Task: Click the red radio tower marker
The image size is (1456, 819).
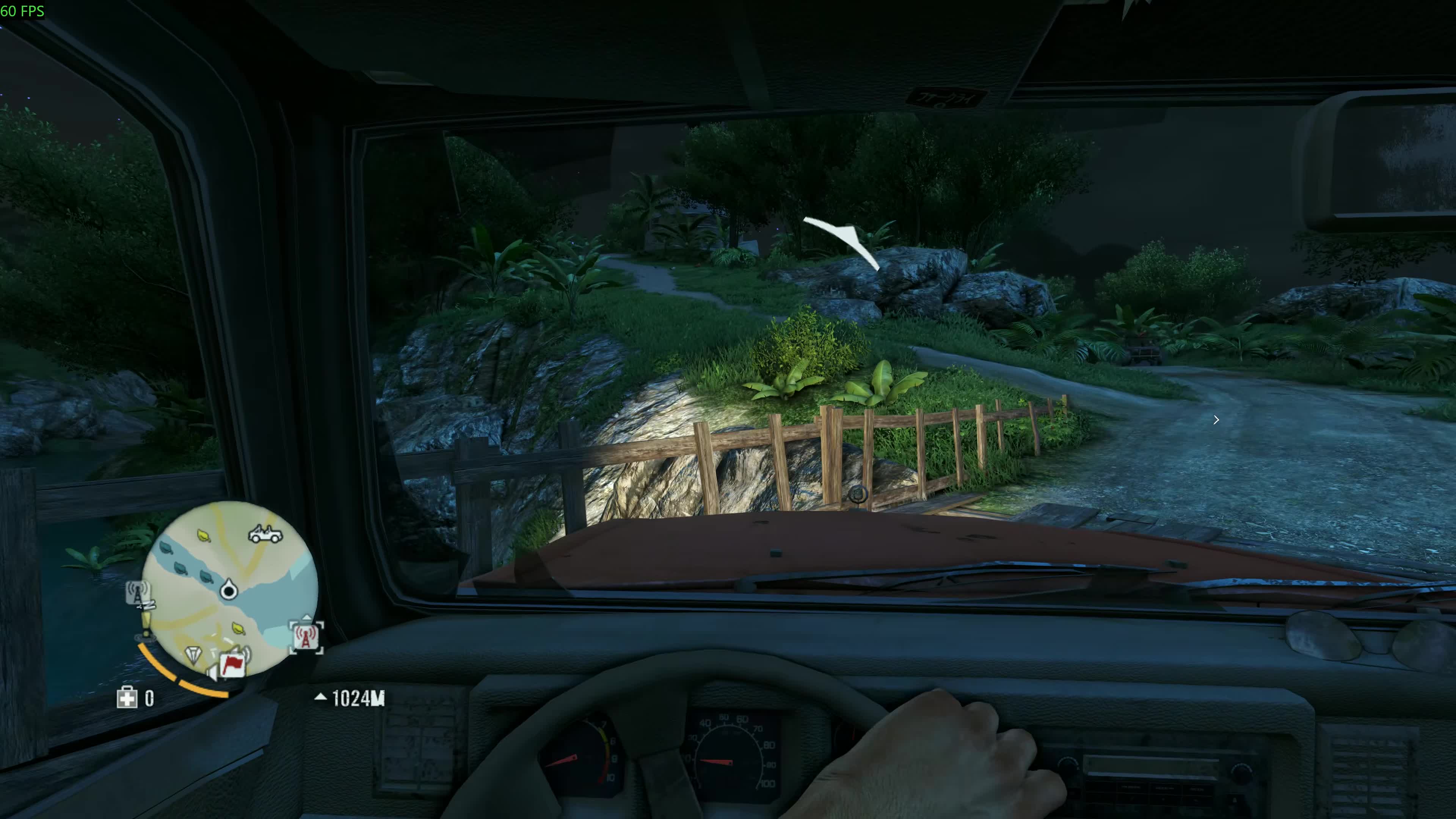Action: 306,637
